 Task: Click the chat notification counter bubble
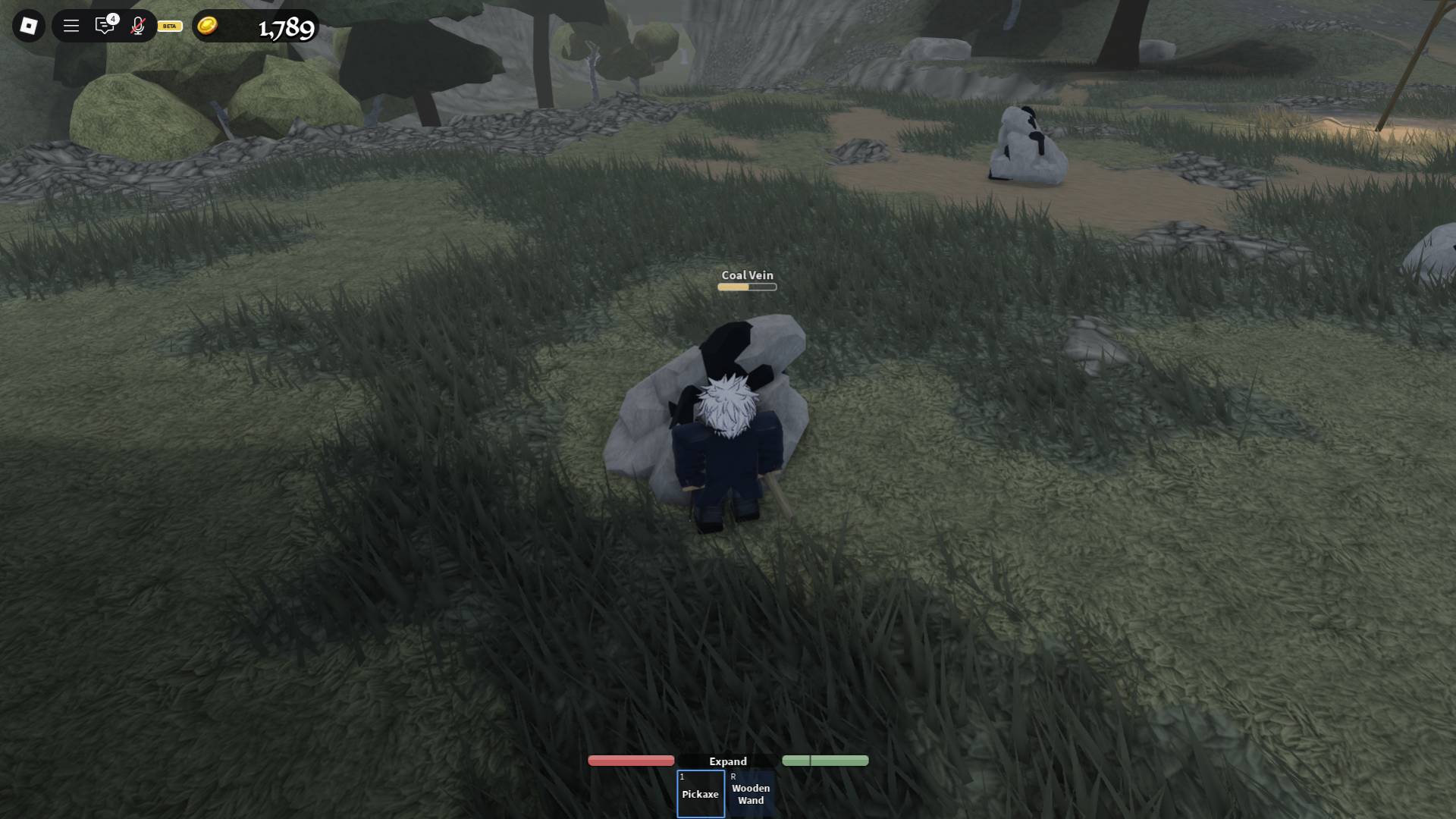[114, 17]
